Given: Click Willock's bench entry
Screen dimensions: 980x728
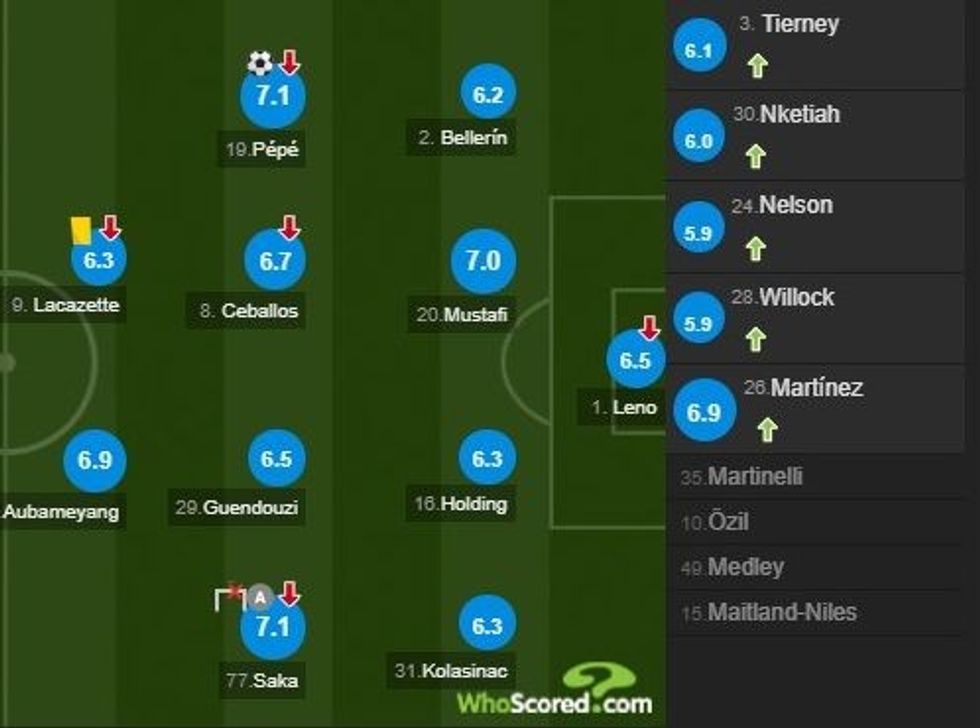Looking at the screenshot, I should point(795,297).
